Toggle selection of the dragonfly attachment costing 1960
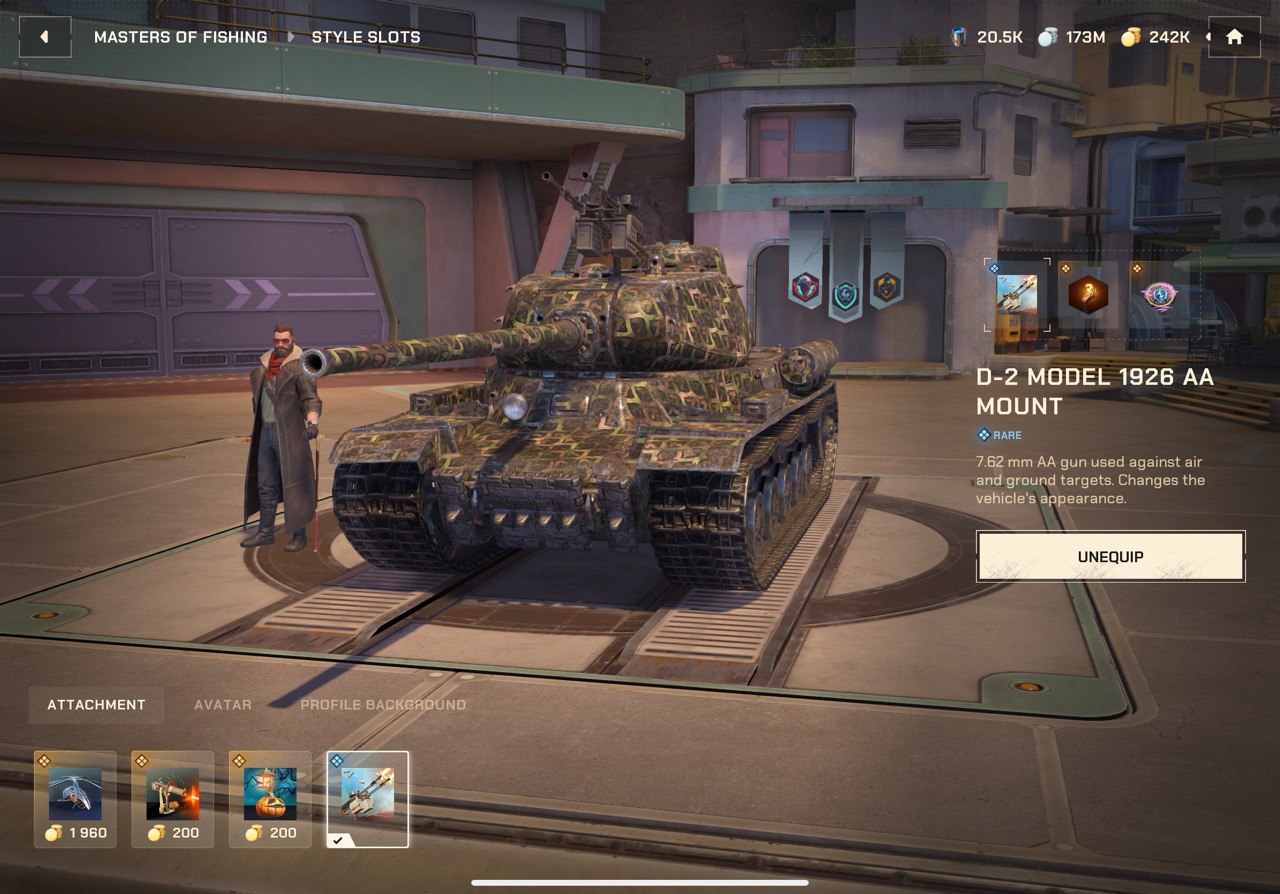Image resolution: width=1280 pixels, height=894 pixels. click(x=77, y=799)
